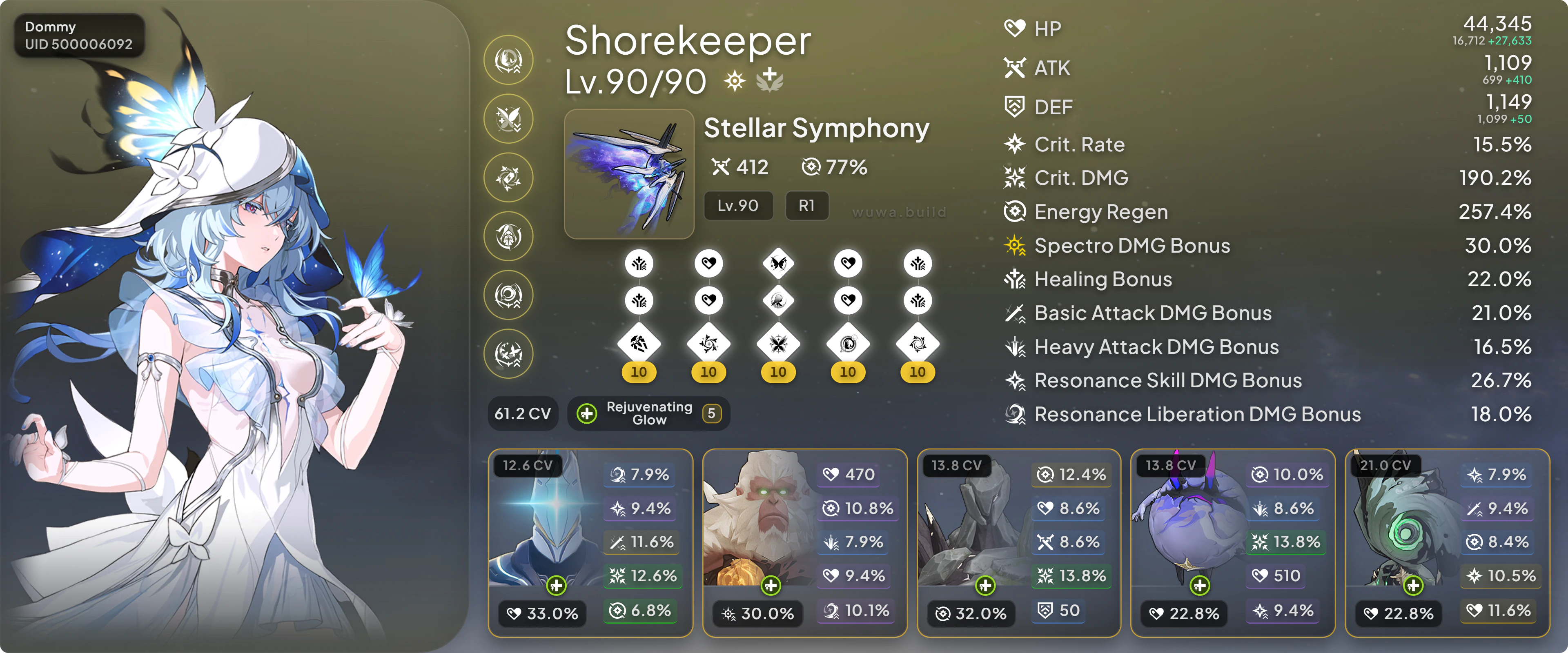Pick the grey rock echo with 32.0% main stat
The height and width of the screenshot is (653, 1568).
(1018, 543)
